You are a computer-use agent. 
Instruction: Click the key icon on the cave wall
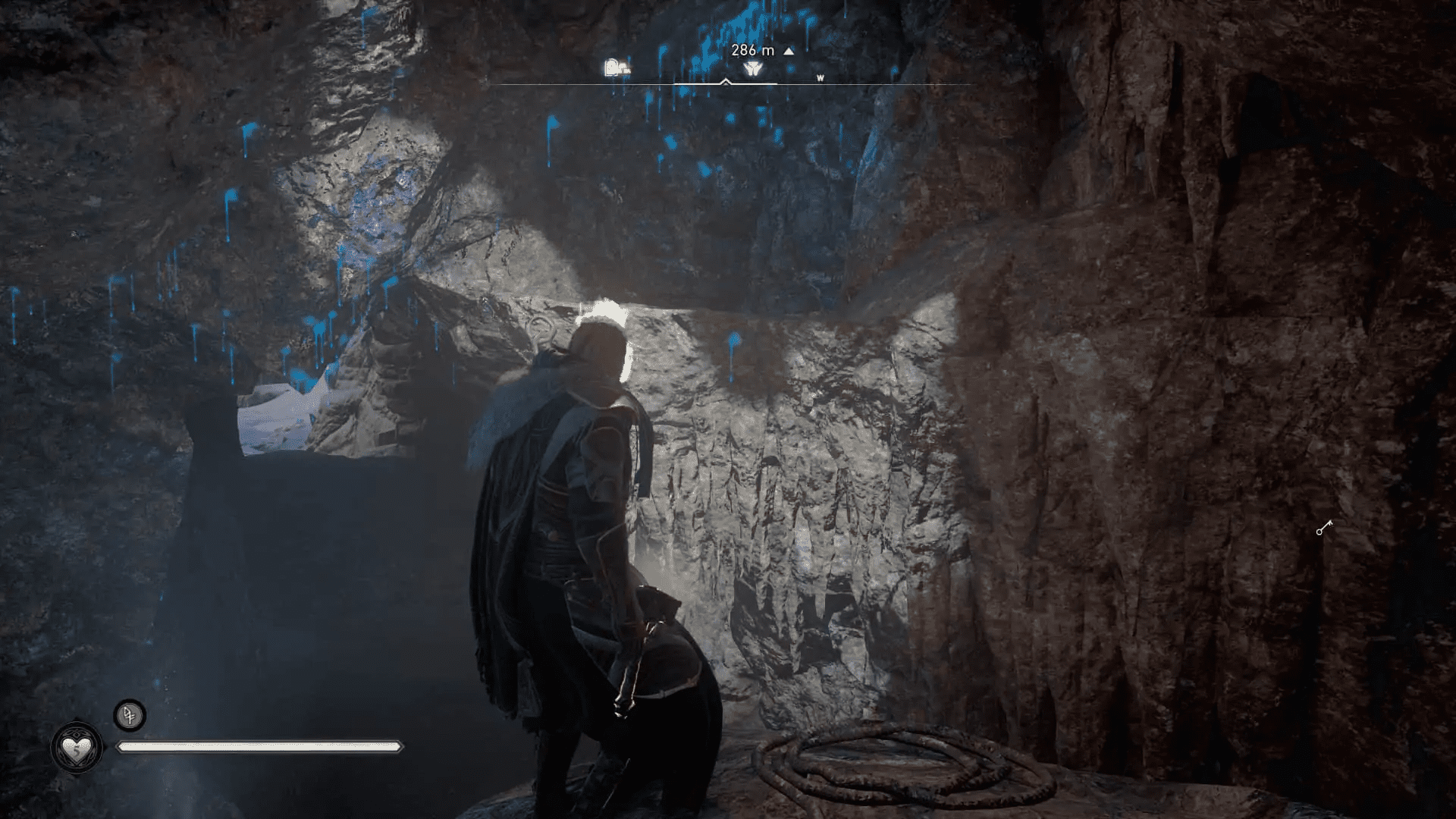(1325, 527)
